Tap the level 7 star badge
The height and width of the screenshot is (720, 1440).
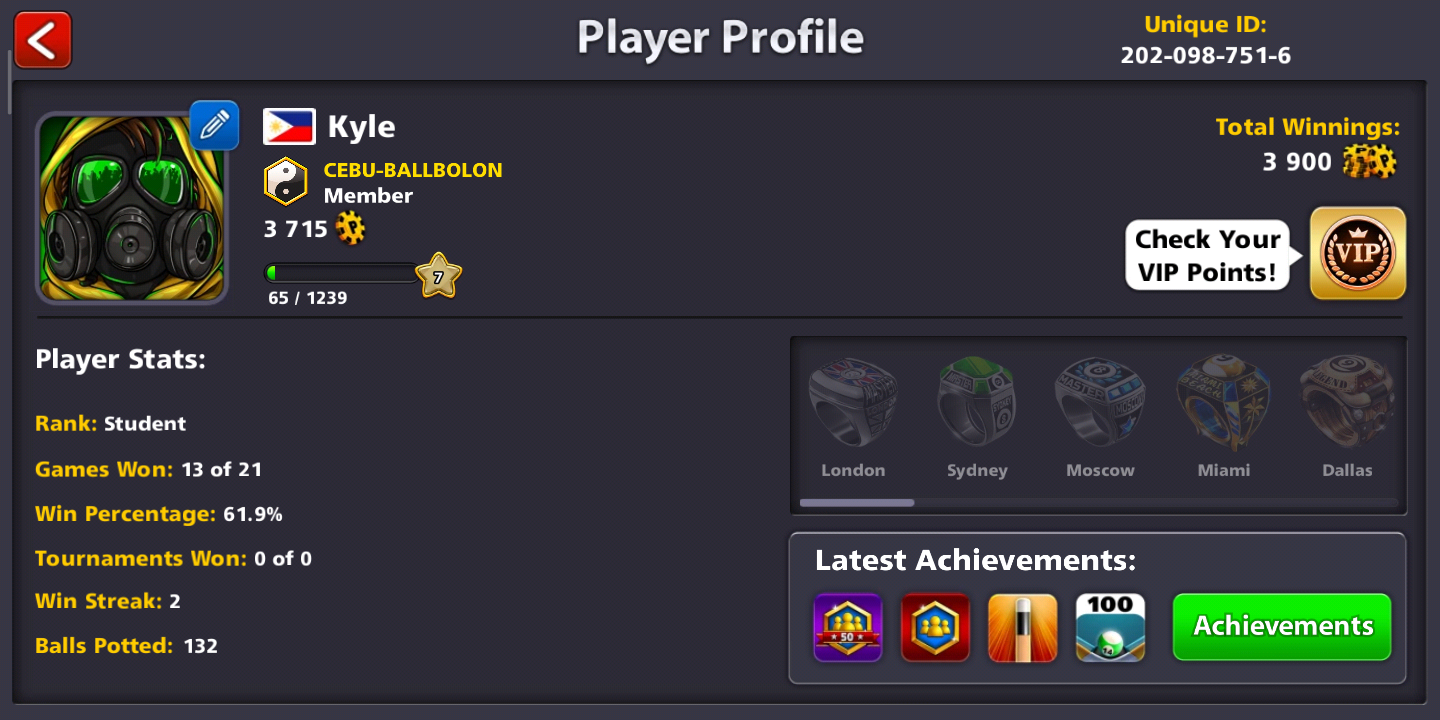pyautogui.click(x=438, y=276)
